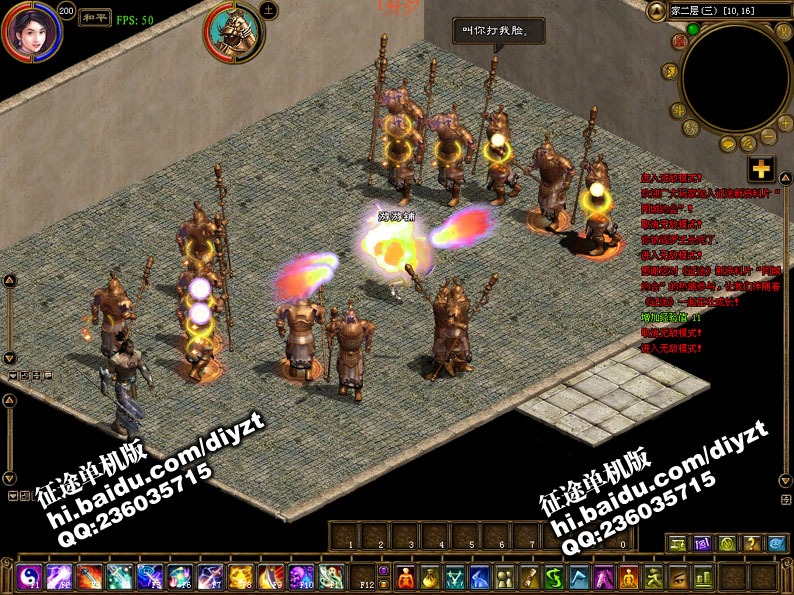This screenshot has height=595, width=794.
Task: Open the two-person social icon
Action: click(x=506, y=577)
